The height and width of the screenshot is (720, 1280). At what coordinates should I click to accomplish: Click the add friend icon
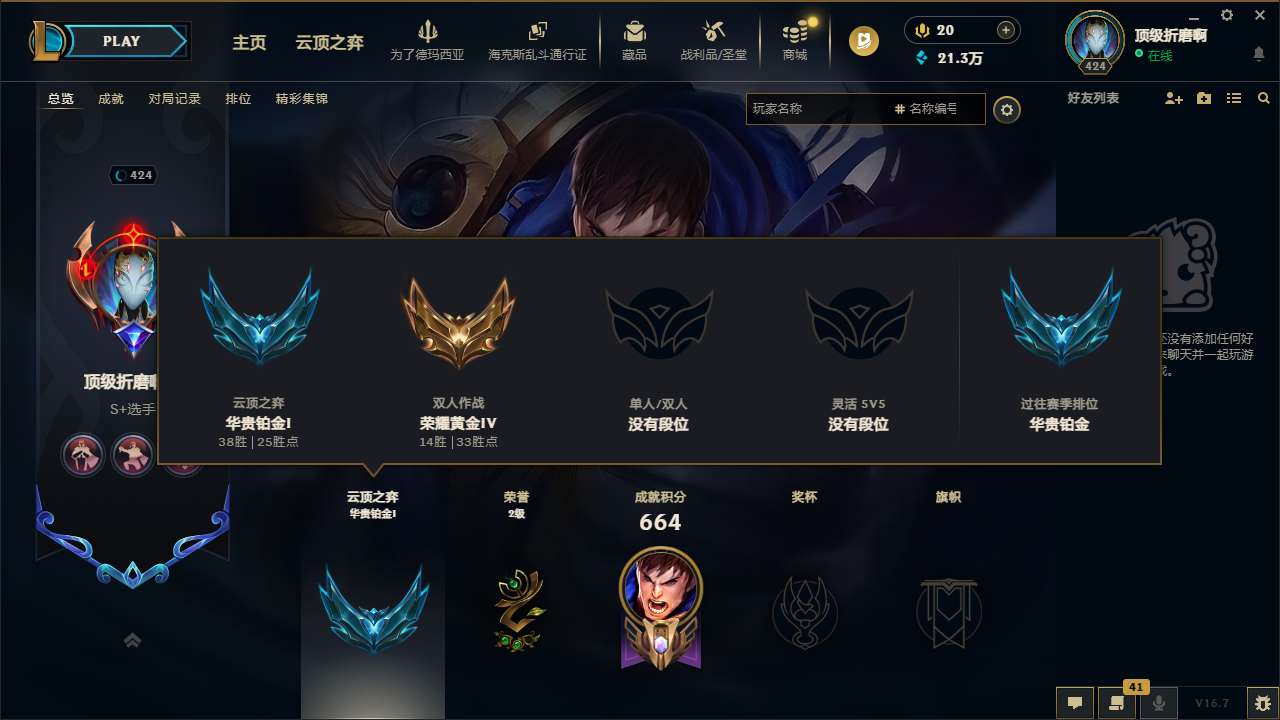(1172, 98)
